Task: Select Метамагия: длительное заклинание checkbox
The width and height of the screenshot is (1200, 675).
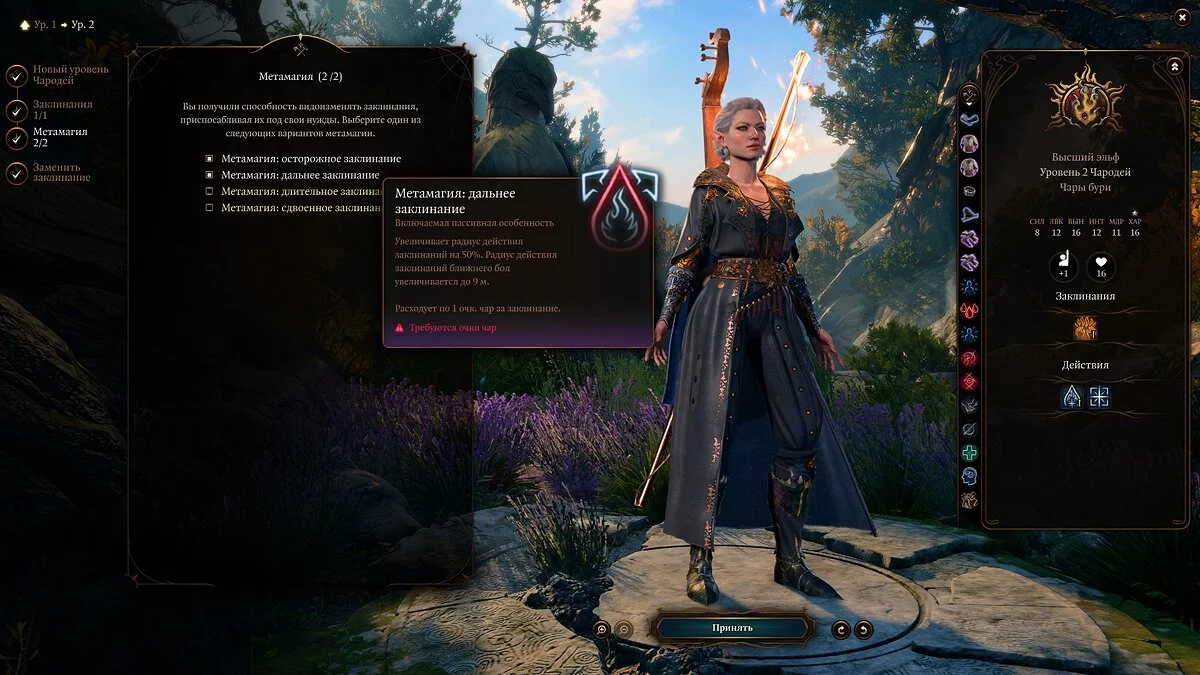Action: click(209, 191)
